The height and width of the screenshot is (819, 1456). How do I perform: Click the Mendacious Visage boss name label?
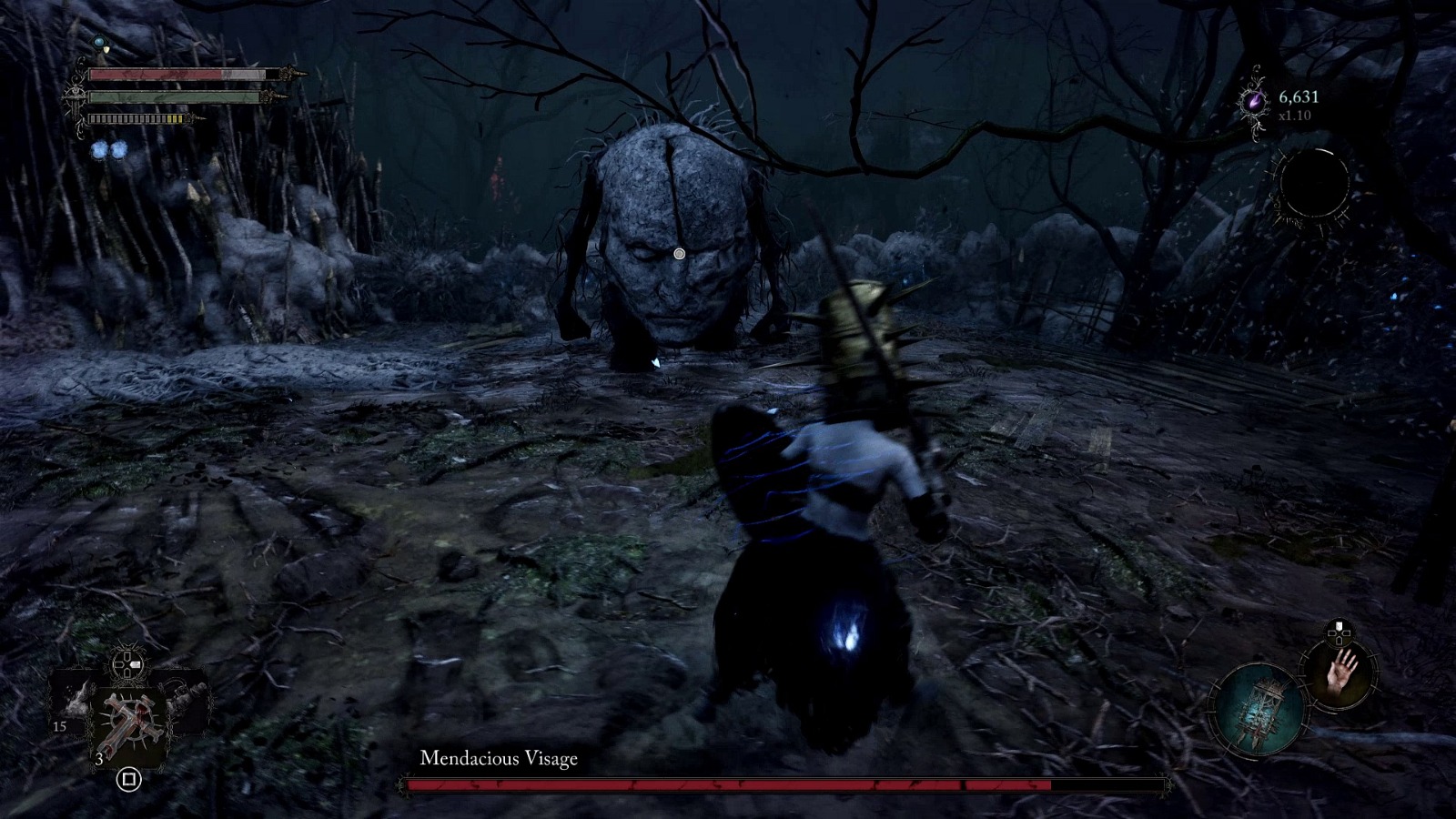pyautogui.click(x=500, y=756)
